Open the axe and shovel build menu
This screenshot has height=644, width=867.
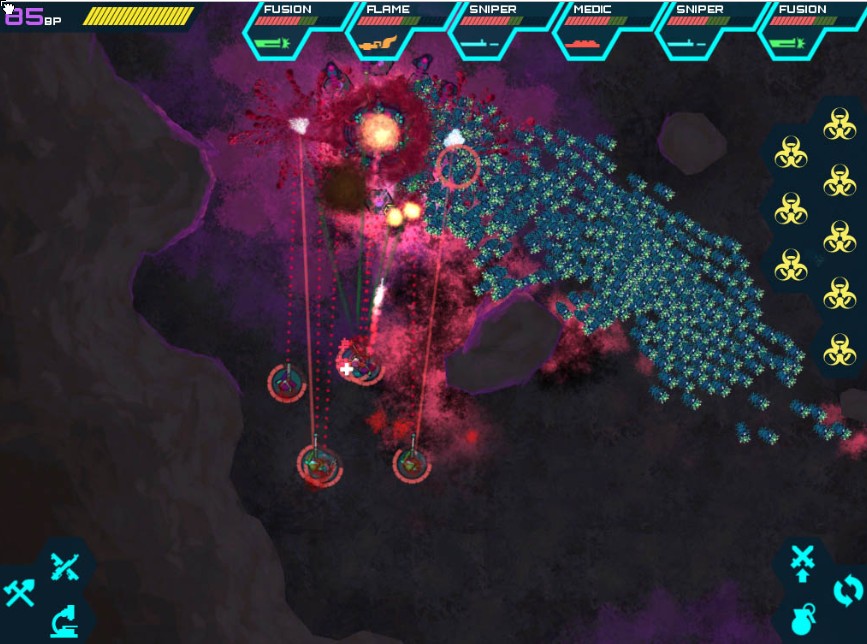20,593
